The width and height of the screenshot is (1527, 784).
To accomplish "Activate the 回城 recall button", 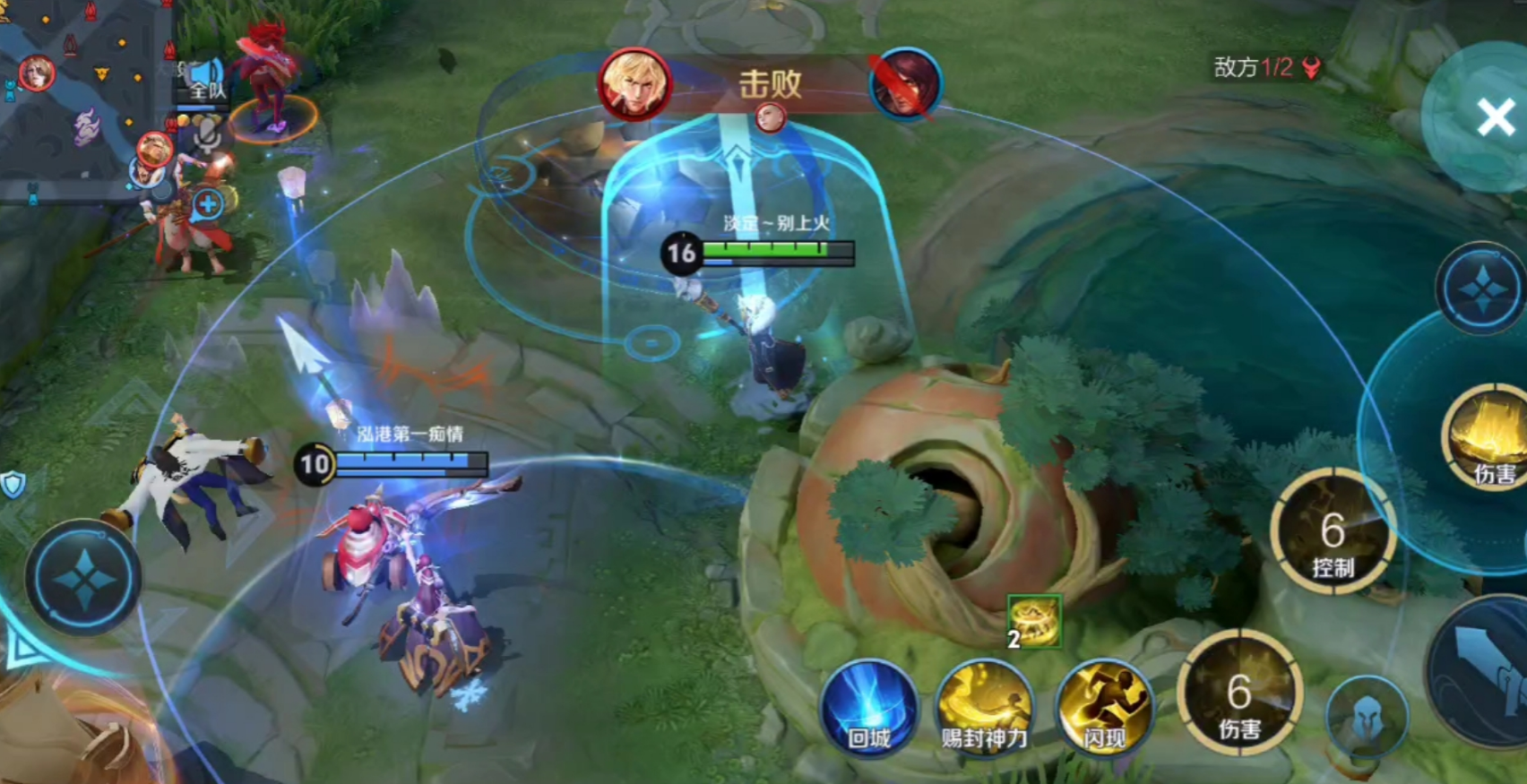I will [x=869, y=709].
